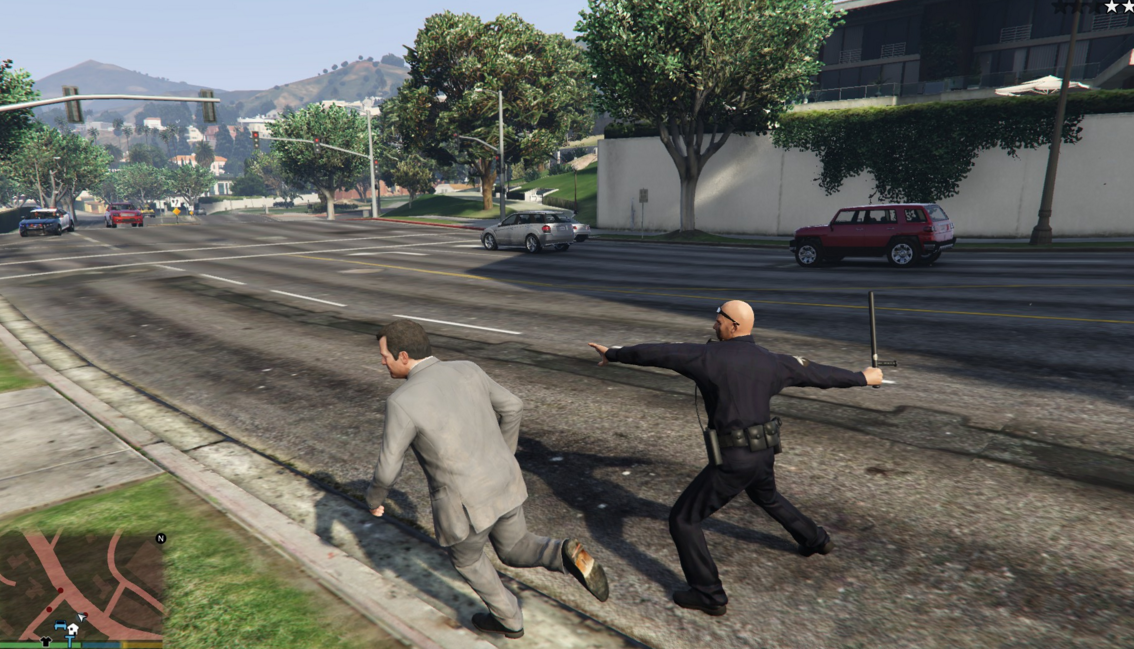Click the white player arrow on minimap

tap(81, 617)
